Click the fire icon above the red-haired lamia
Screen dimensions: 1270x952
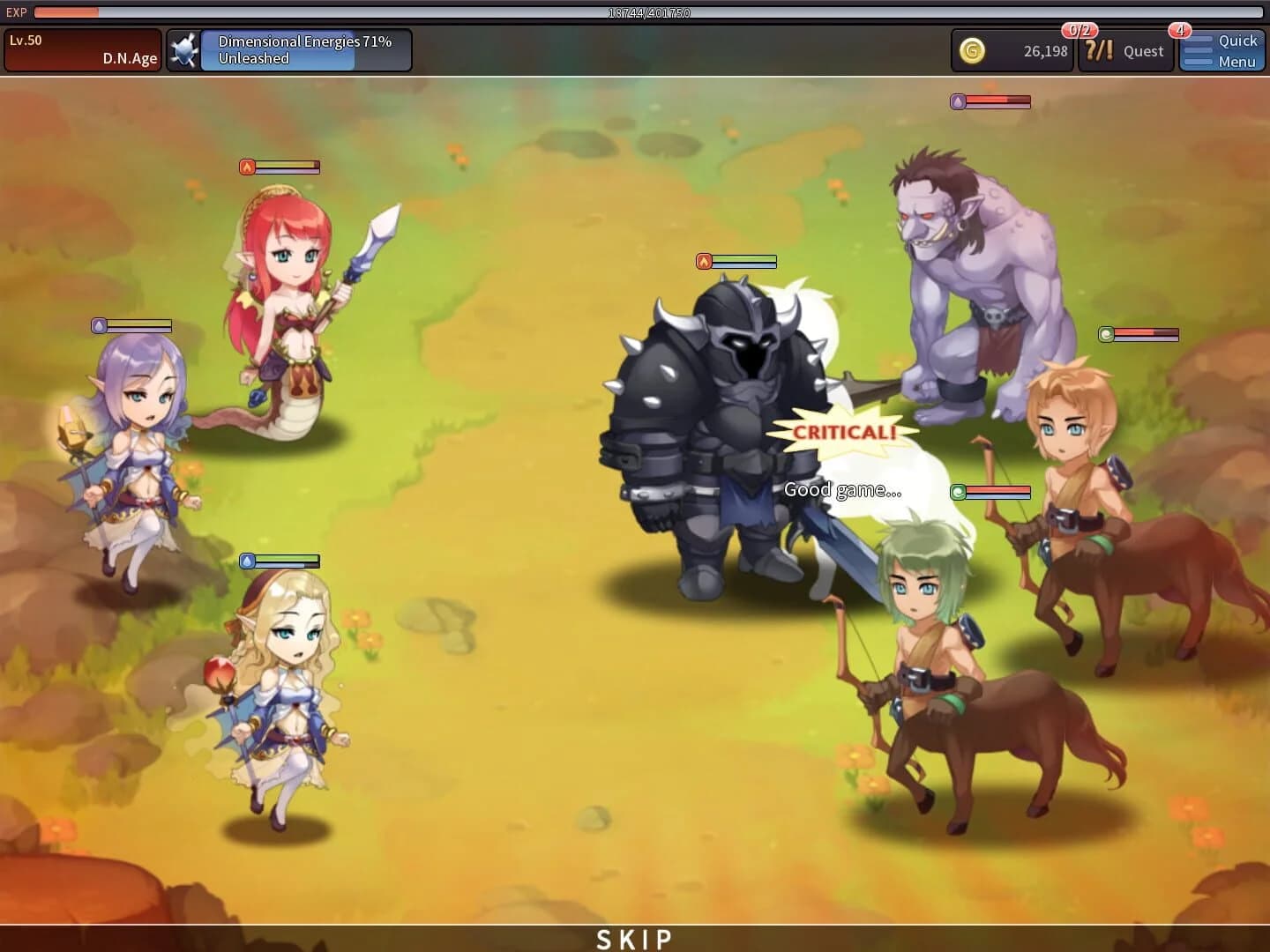coord(247,166)
